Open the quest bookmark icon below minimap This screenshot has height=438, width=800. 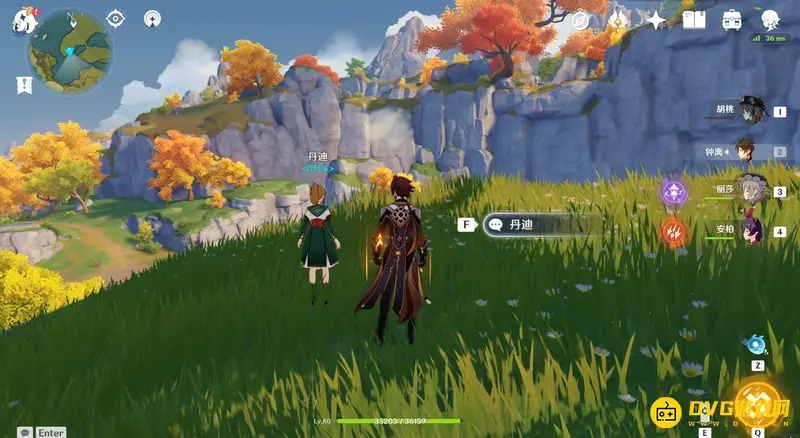point(24,86)
